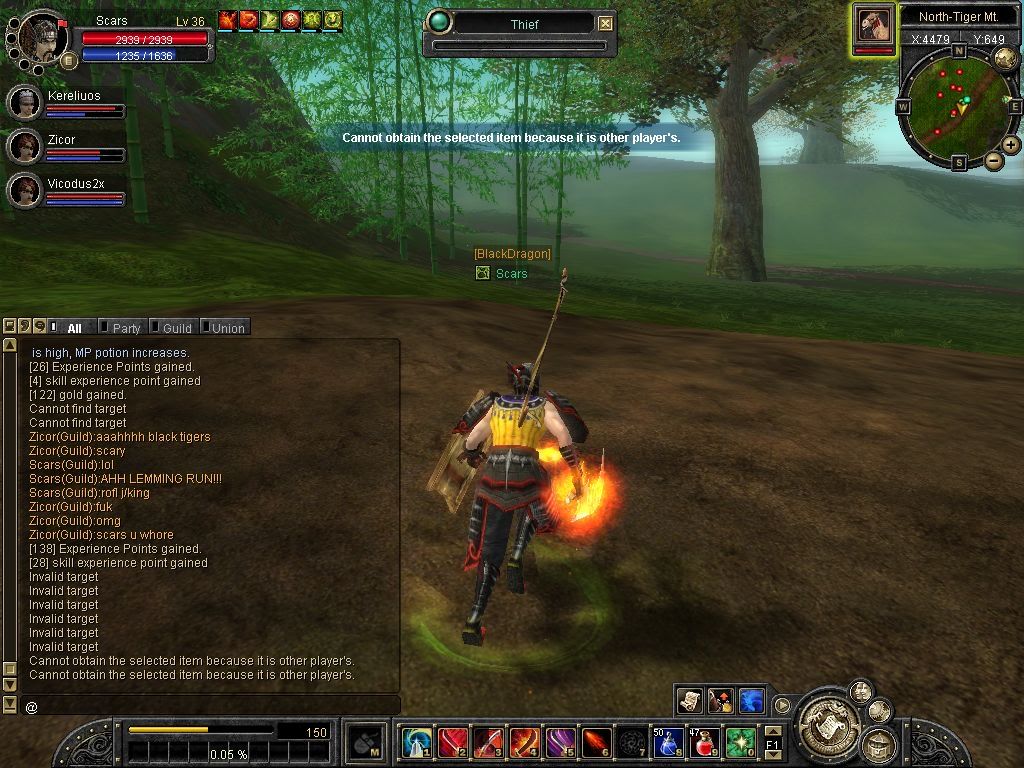The height and width of the screenshot is (768, 1024).
Task: Zoom out the minimap with minus button
Action: click(994, 160)
